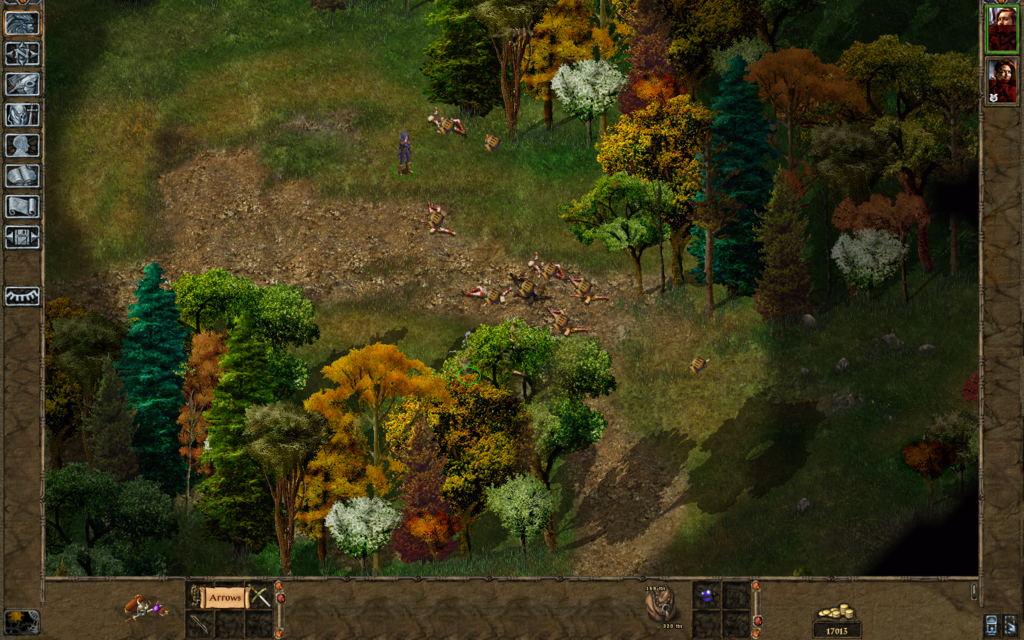The height and width of the screenshot is (640, 1024).
Task: Click the bottom-left corner orb button
Action: pos(22,621)
